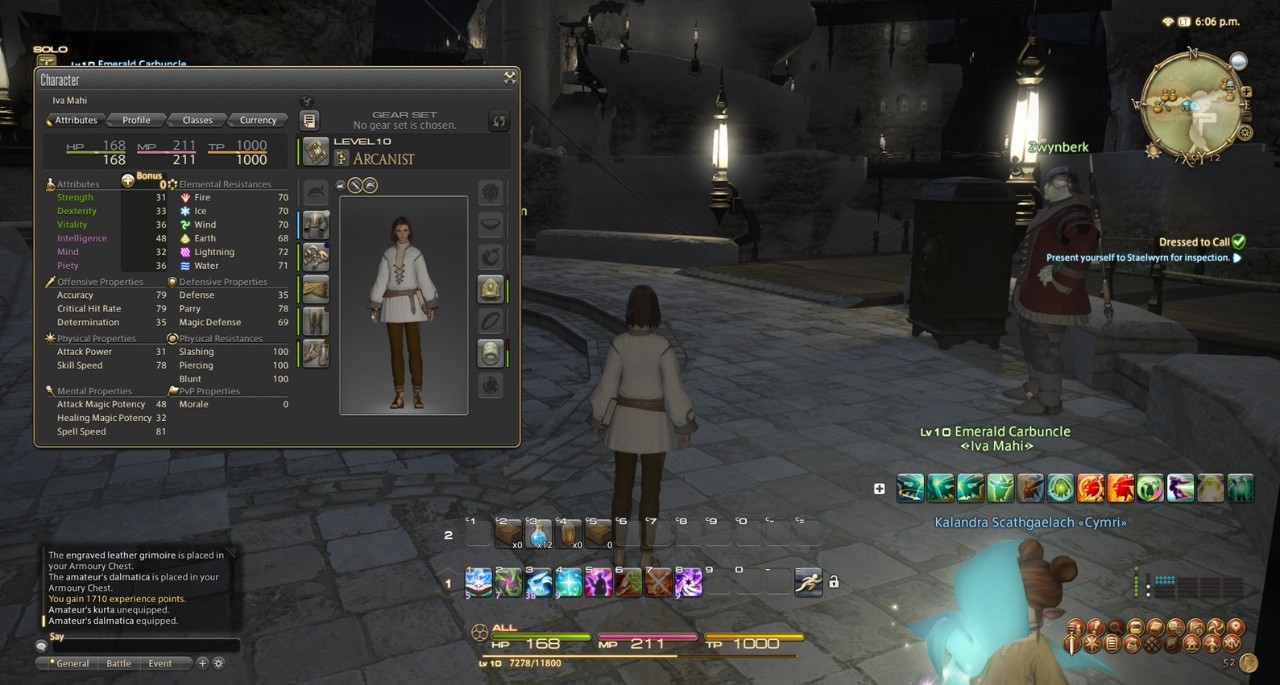Open the Event chat tab
The width and height of the screenshot is (1280, 685).
(160, 663)
